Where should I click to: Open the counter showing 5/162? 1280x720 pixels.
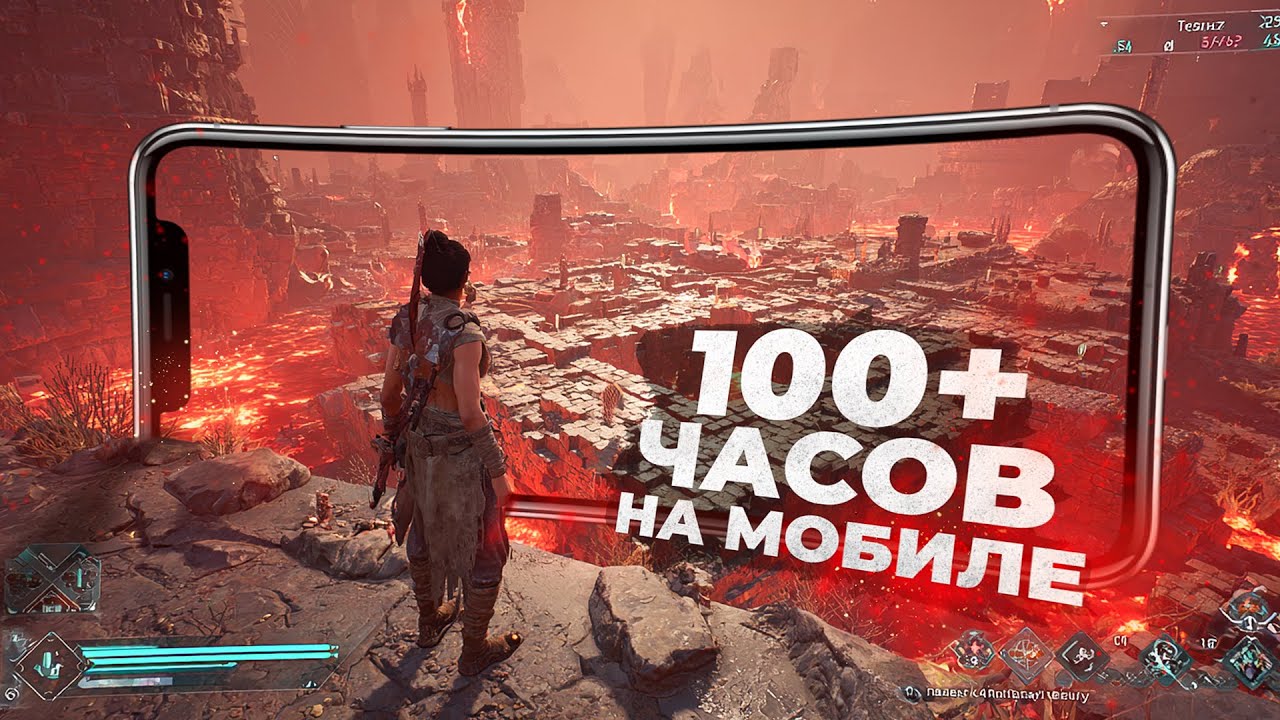click(1220, 41)
